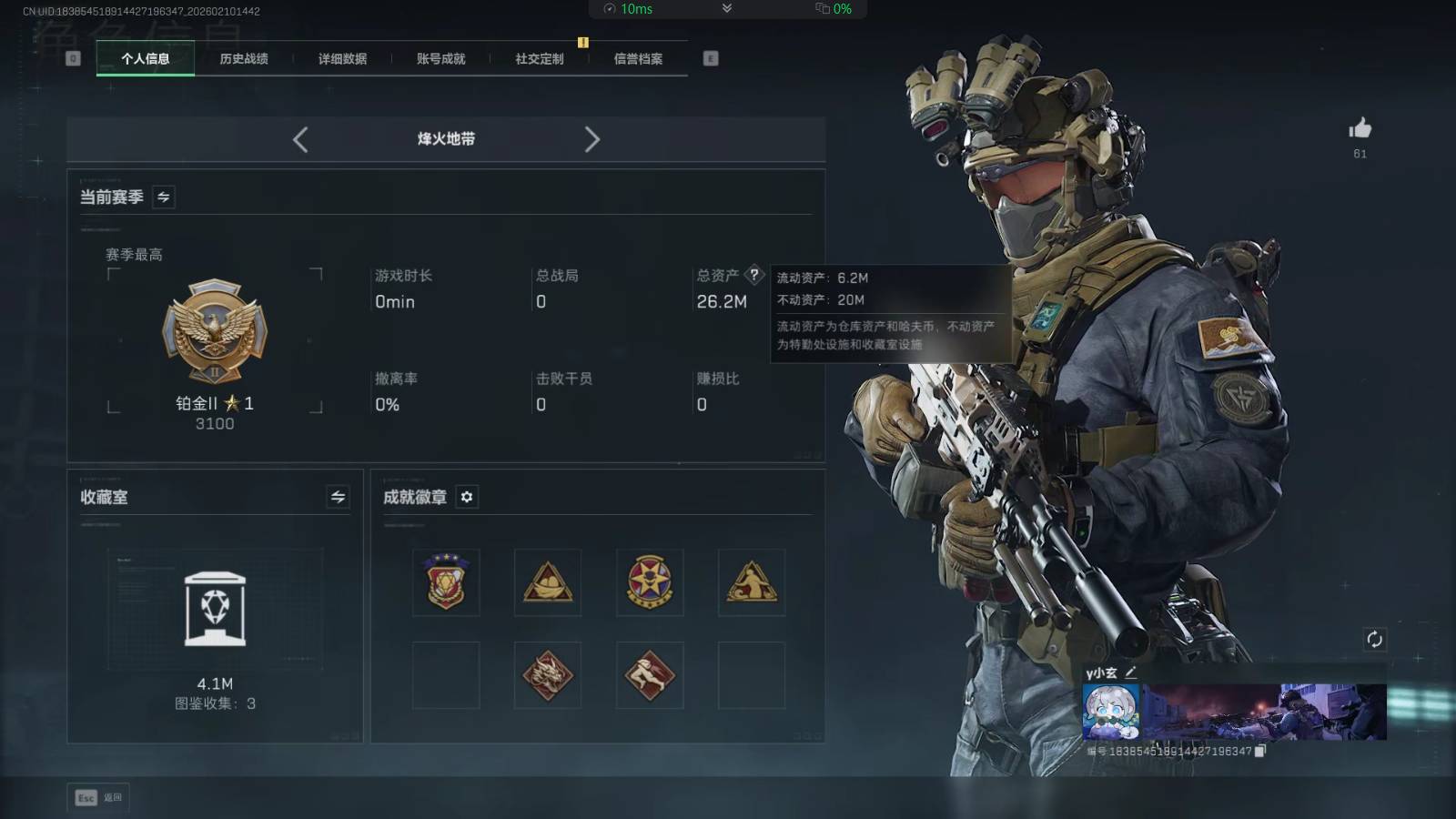Give a thumbs-up like to the profile
Viewport: 1456px width, 819px height.
pyautogui.click(x=1360, y=128)
